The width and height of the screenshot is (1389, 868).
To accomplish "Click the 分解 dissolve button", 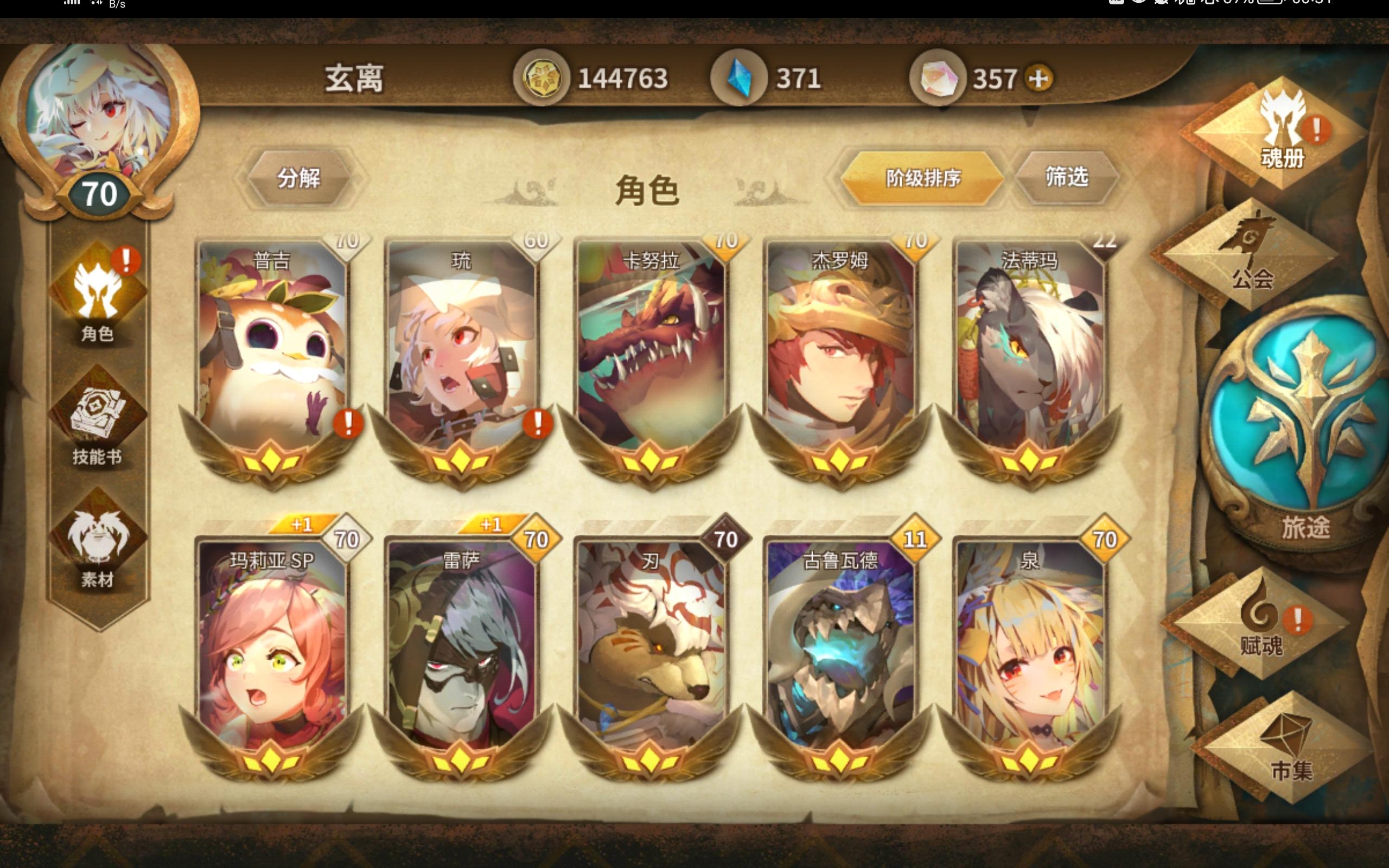I will click(x=301, y=179).
